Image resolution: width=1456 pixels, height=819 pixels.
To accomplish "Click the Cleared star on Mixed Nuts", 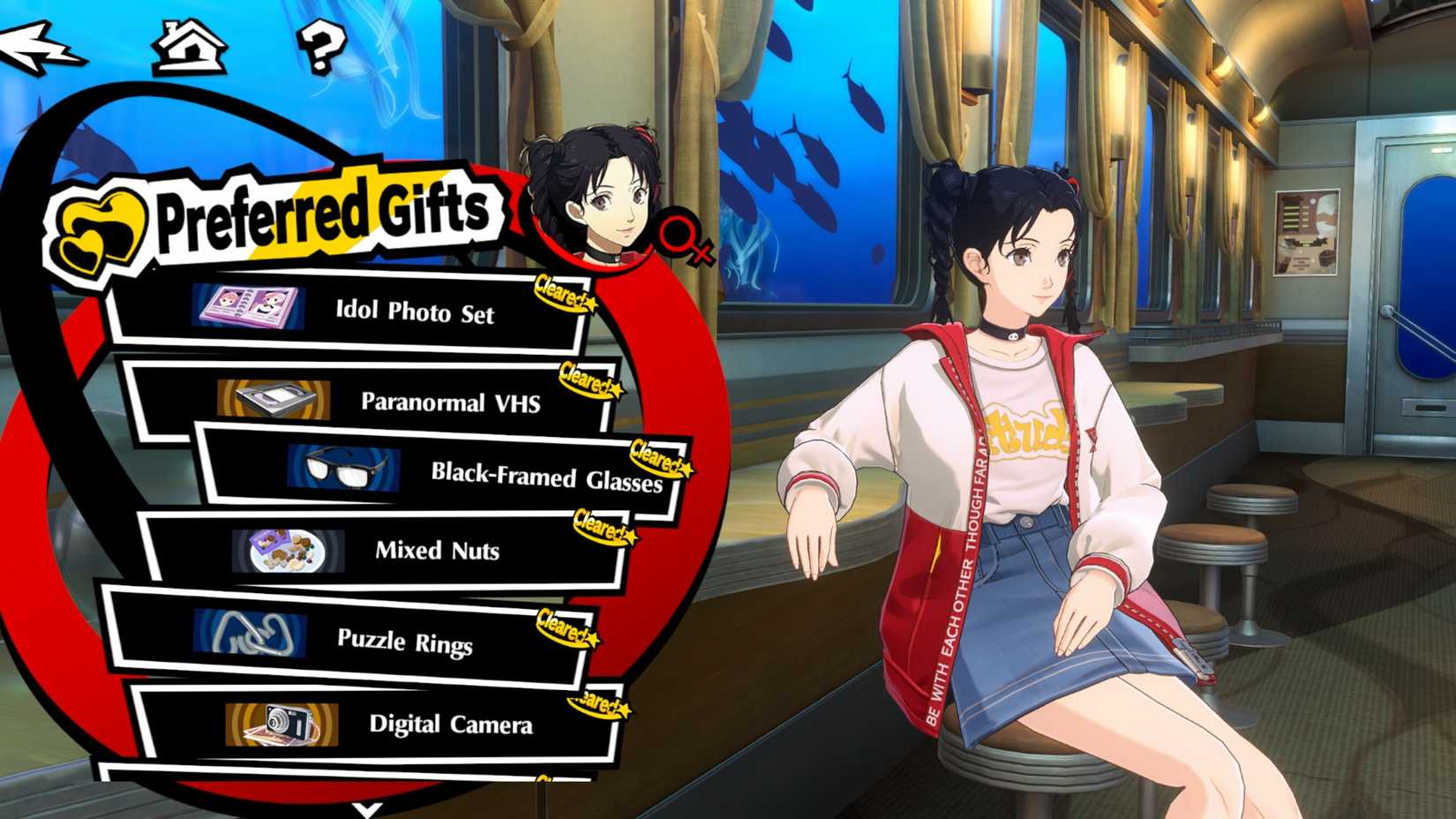I will [604, 526].
